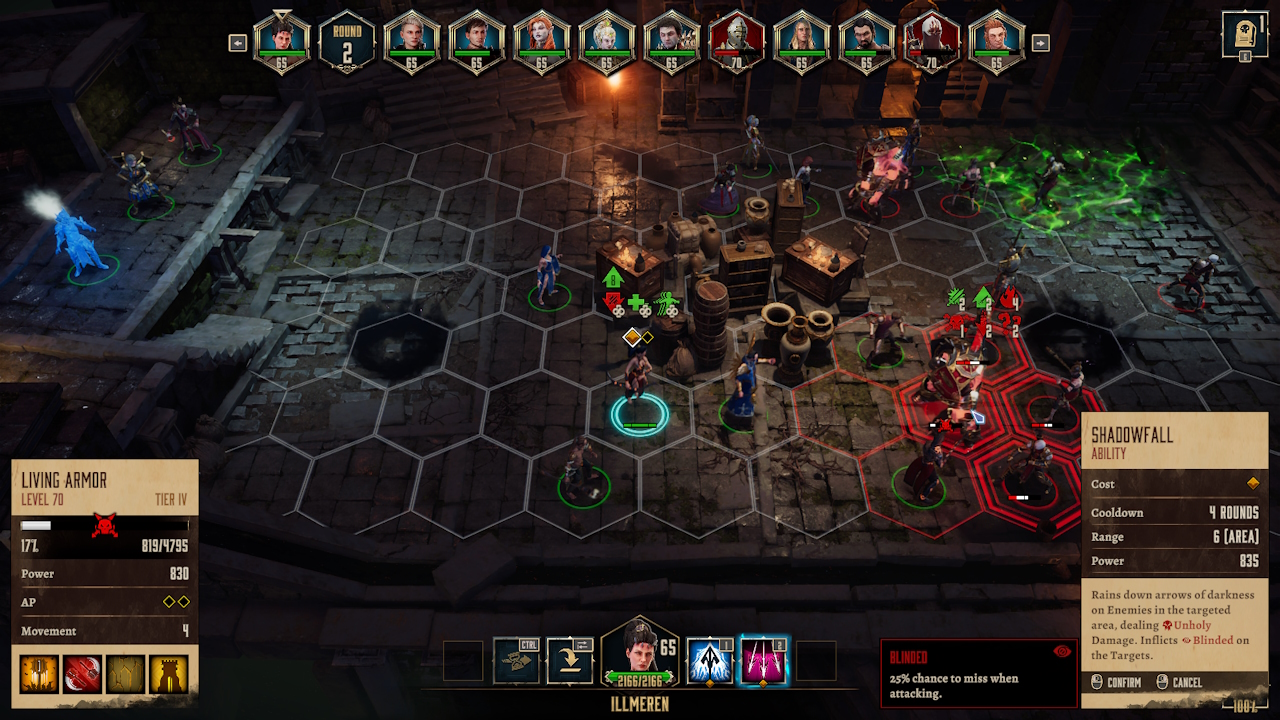This screenshot has width=1280, height=720.
Task: Click the hourglass wait turn button
Action: tap(516, 661)
